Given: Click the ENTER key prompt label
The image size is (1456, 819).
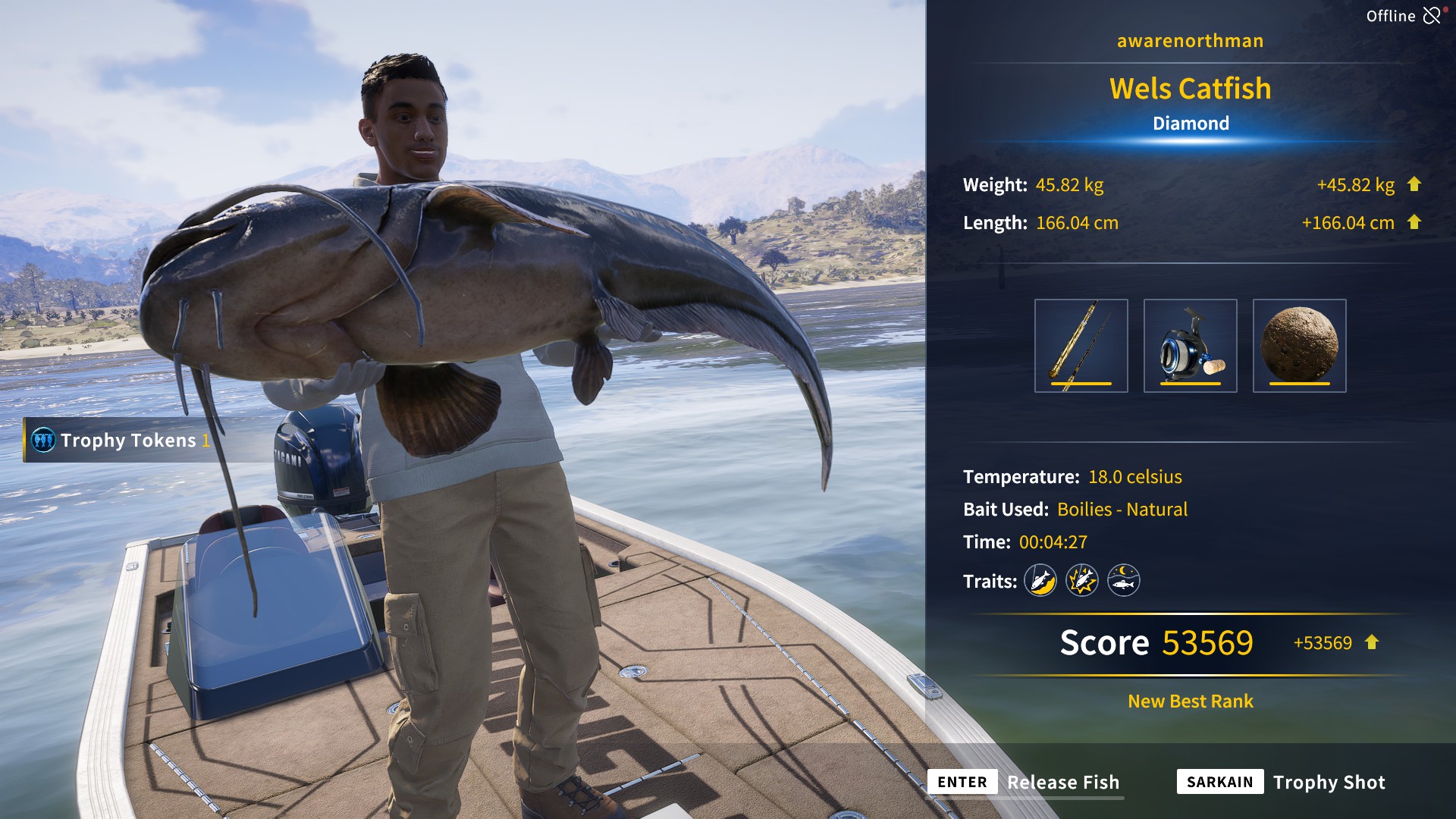Looking at the screenshot, I should (x=962, y=782).
